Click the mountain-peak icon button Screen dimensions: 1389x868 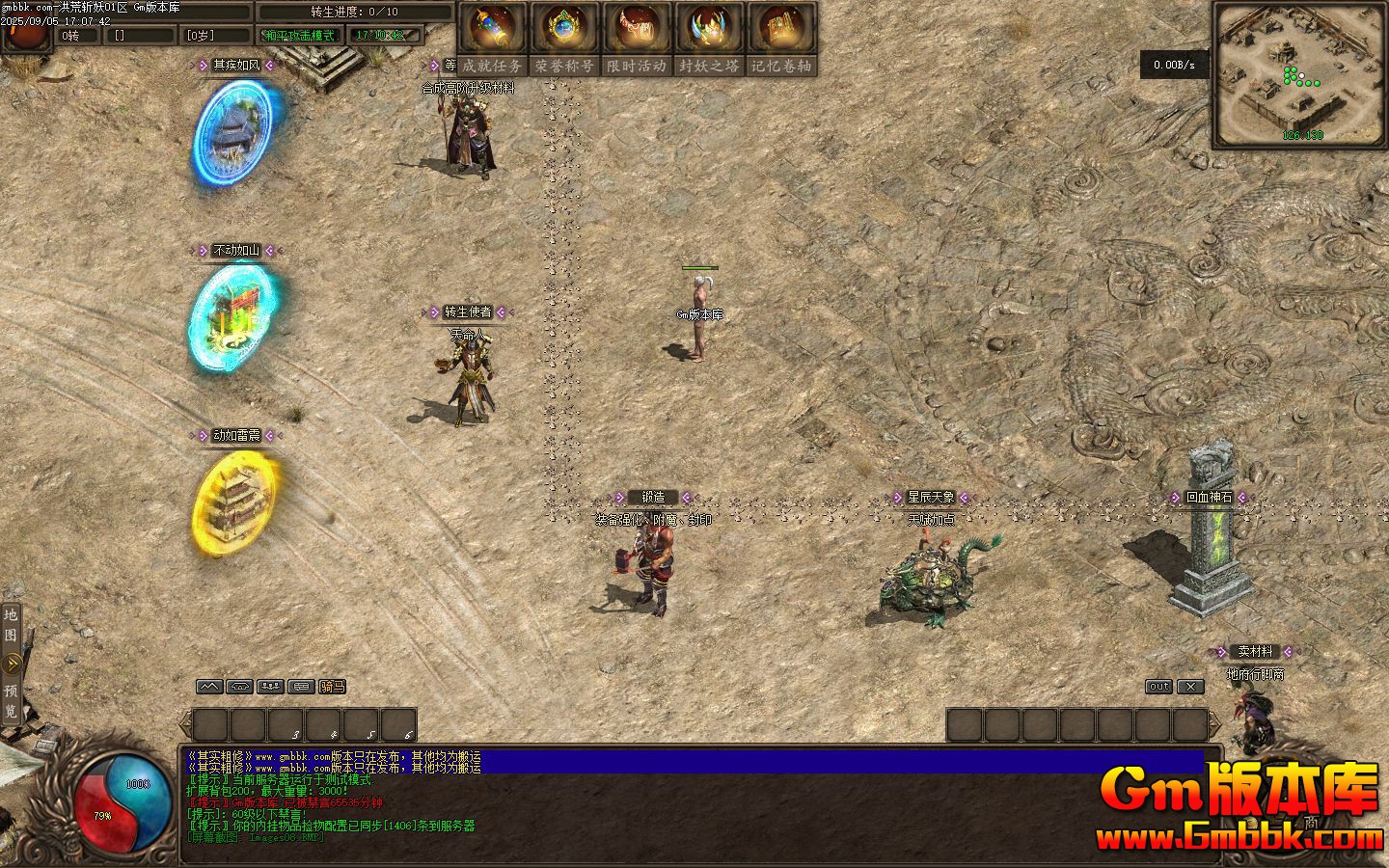tap(209, 687)
